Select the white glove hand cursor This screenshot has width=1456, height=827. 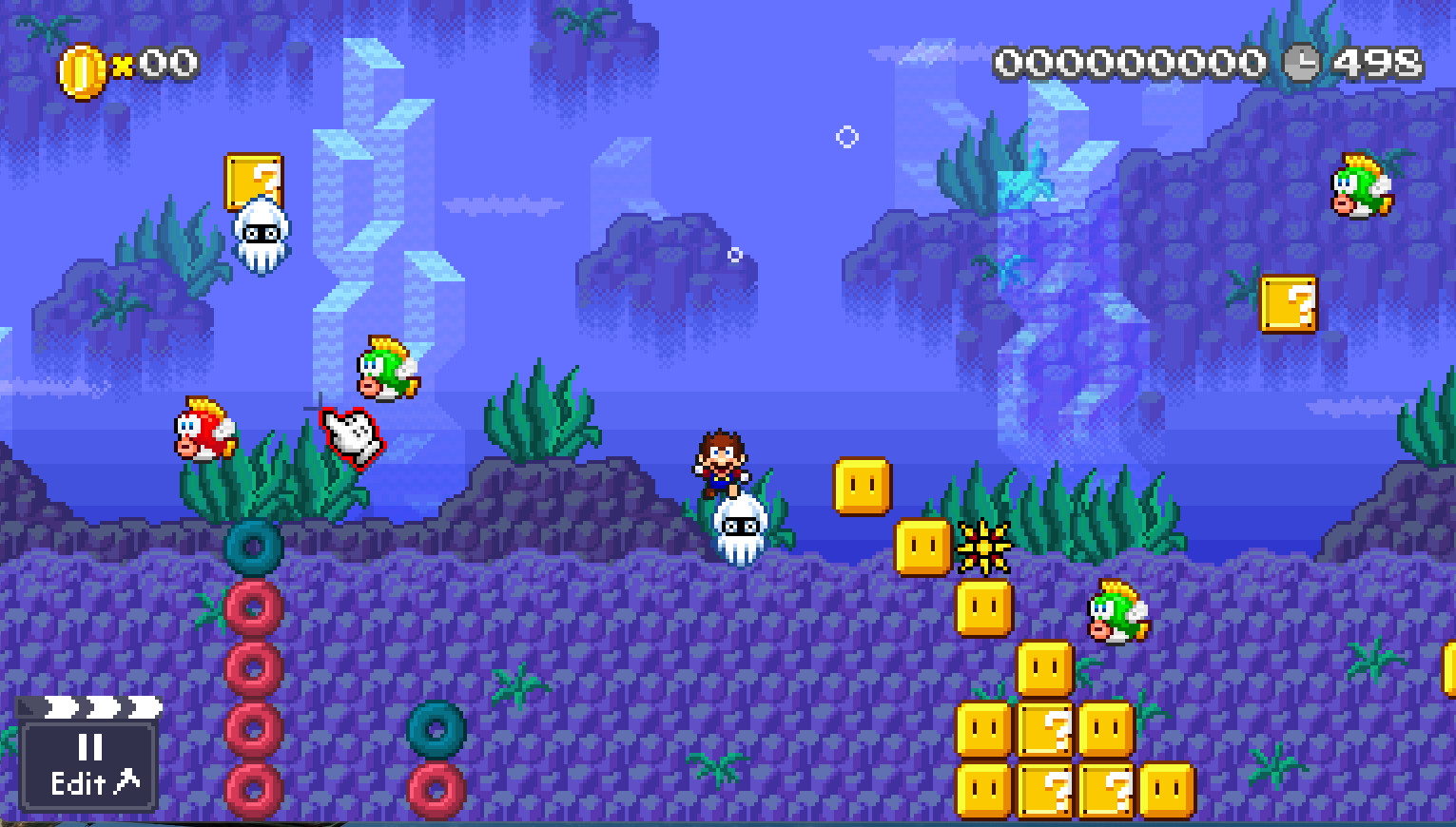coord(350,435)
